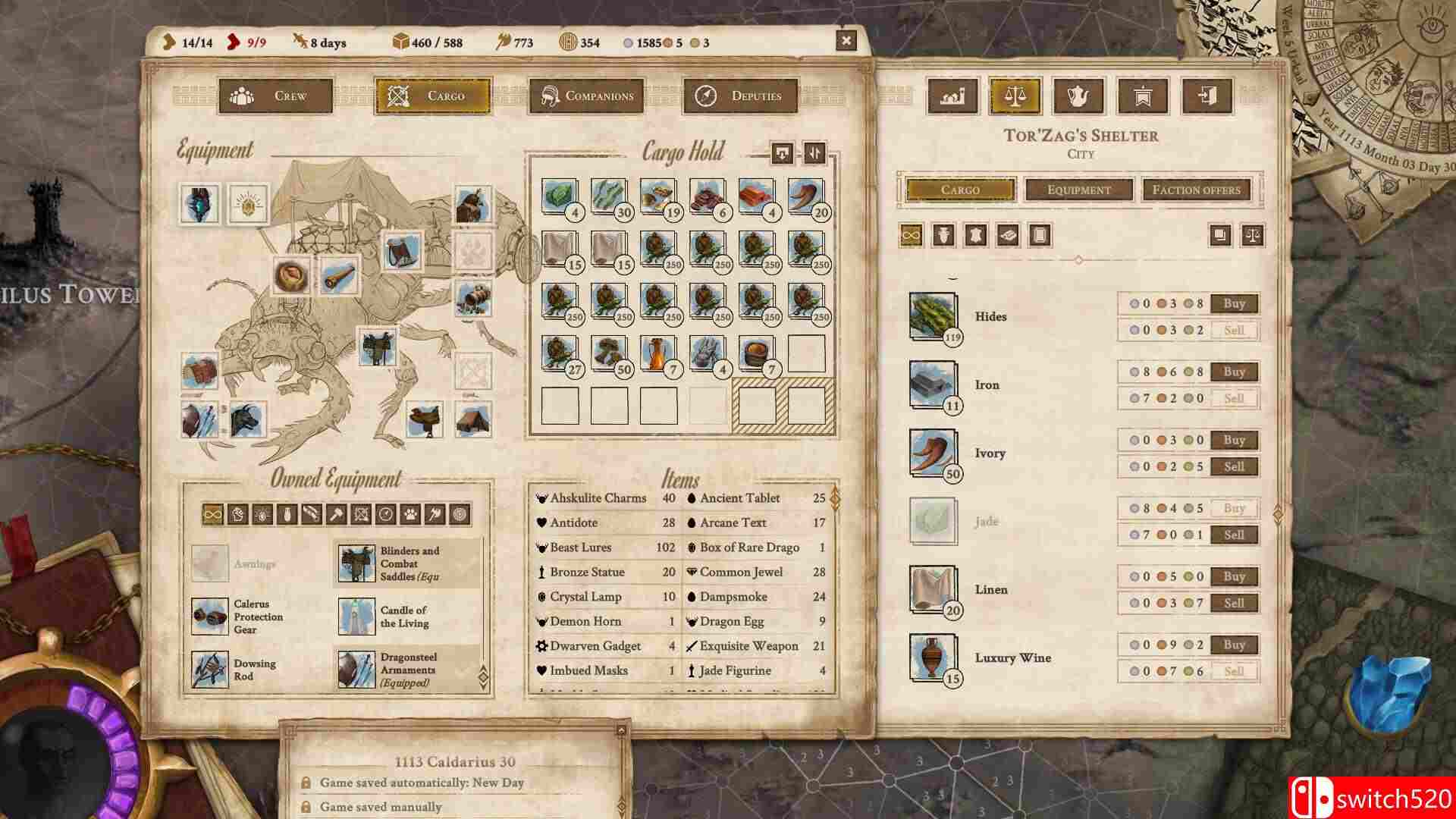This screenshot has height=819, width=1456.
Task: Open the tavern teapot icon at Tor'Zag's Shelter
Action: (1080, 97)
